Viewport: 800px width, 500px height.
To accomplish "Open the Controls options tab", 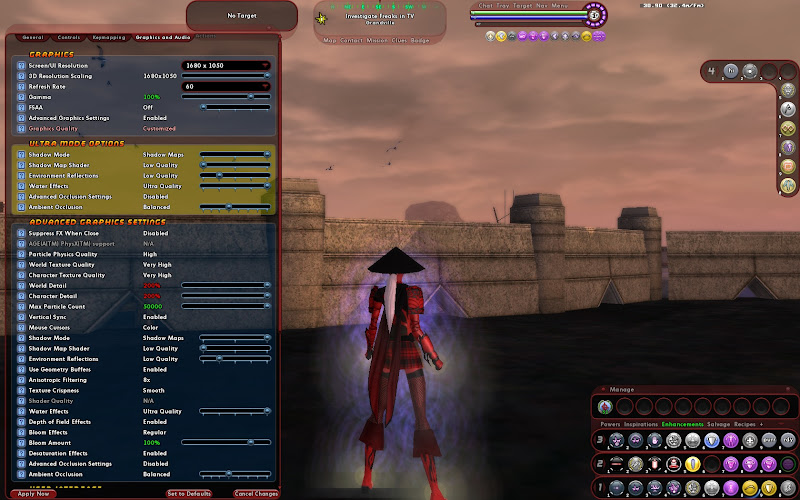I will (69, 37).
